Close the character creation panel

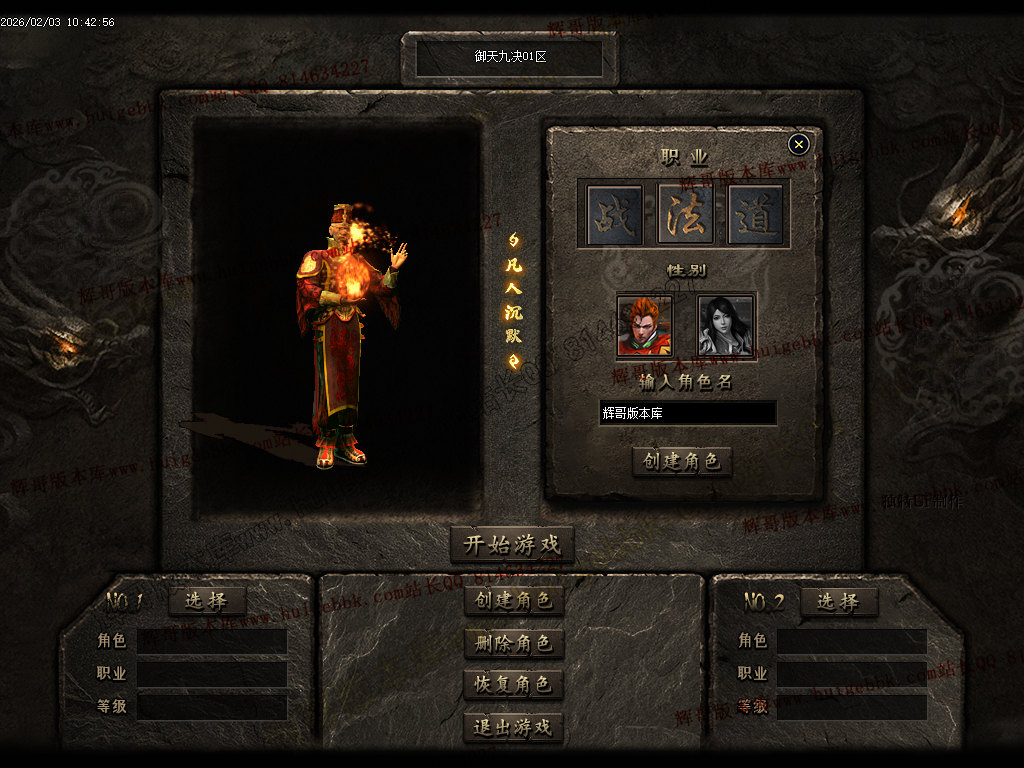pyautogui.click(x=798, y=144)
